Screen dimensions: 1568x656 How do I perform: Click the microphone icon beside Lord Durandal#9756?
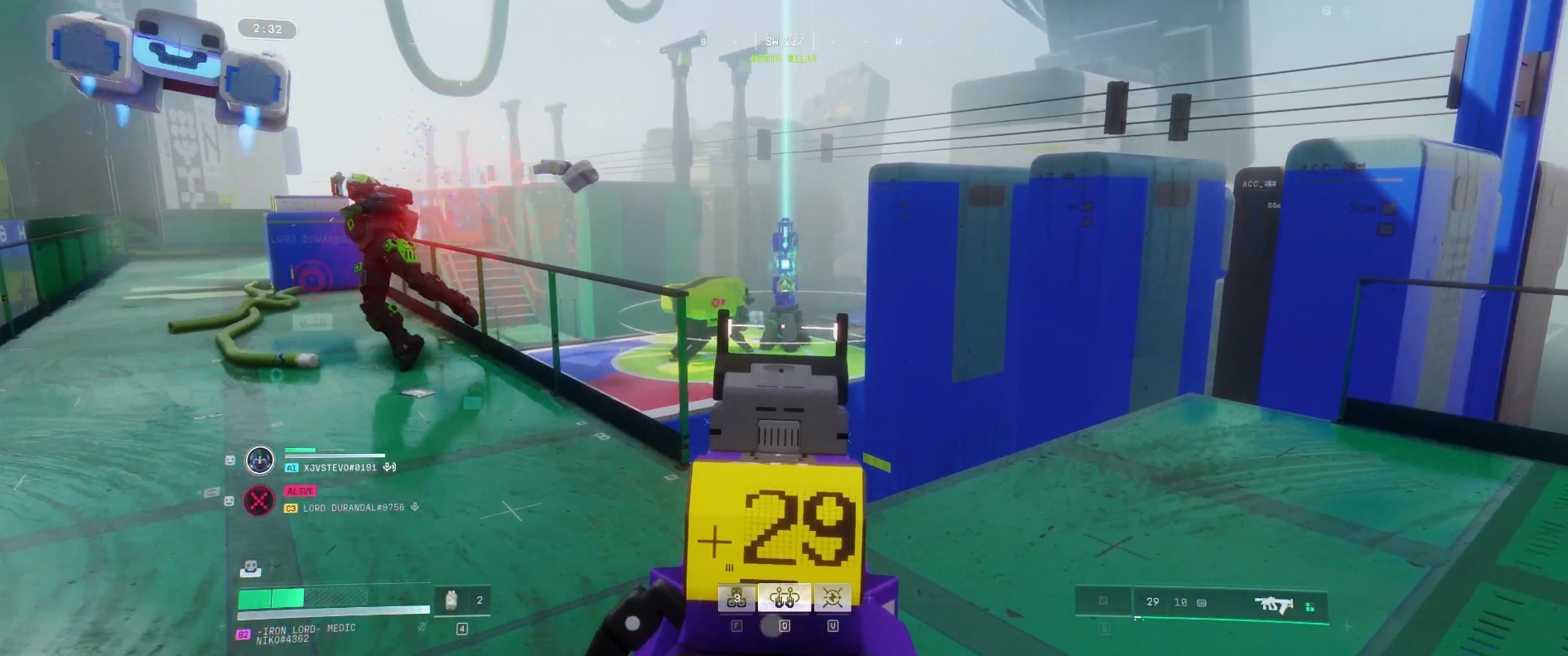pos(415,507)
